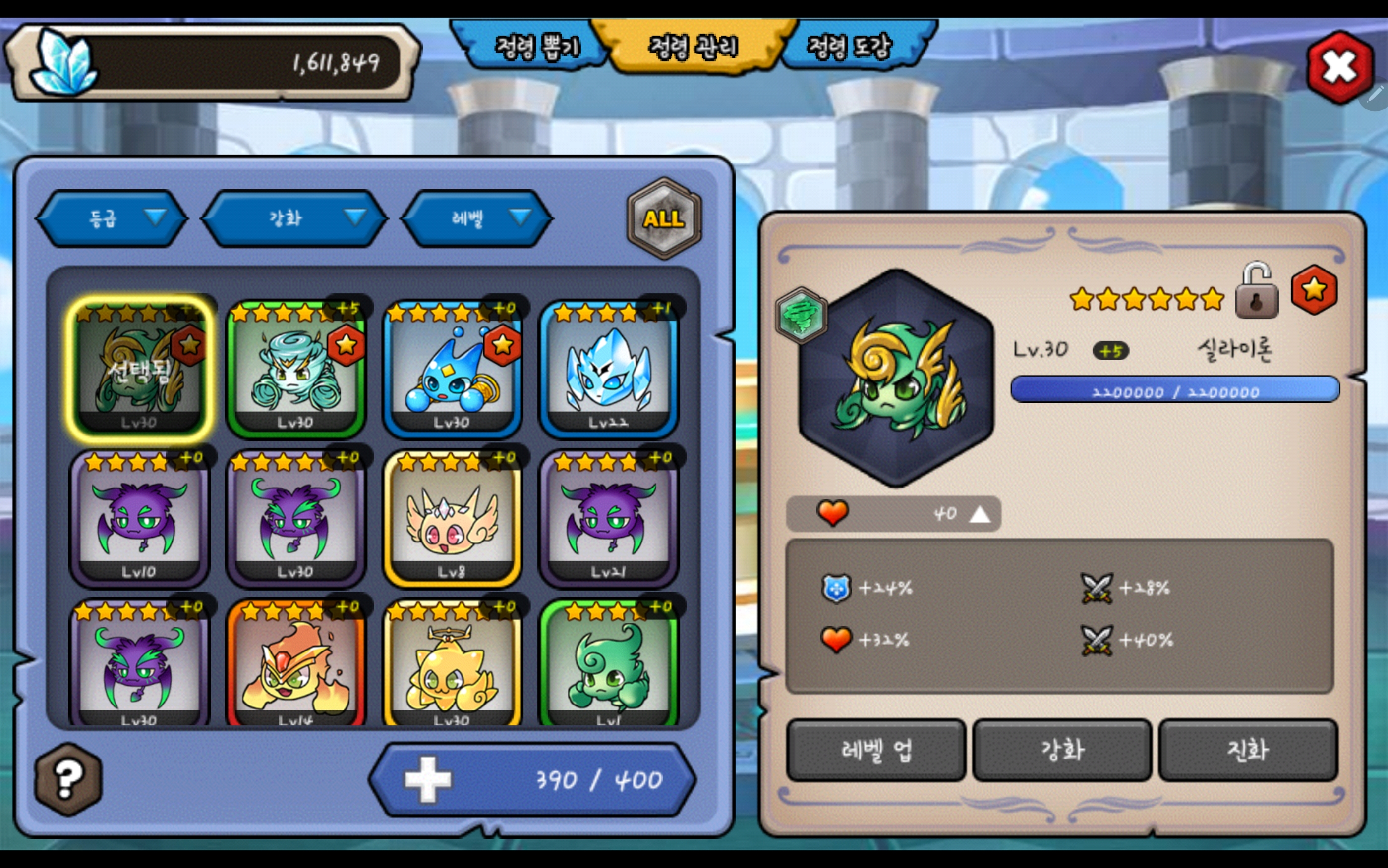This screenshot has width=1388, height=868.
Task: Expand spirit storage with the plus button
Action: pos(428,779)
